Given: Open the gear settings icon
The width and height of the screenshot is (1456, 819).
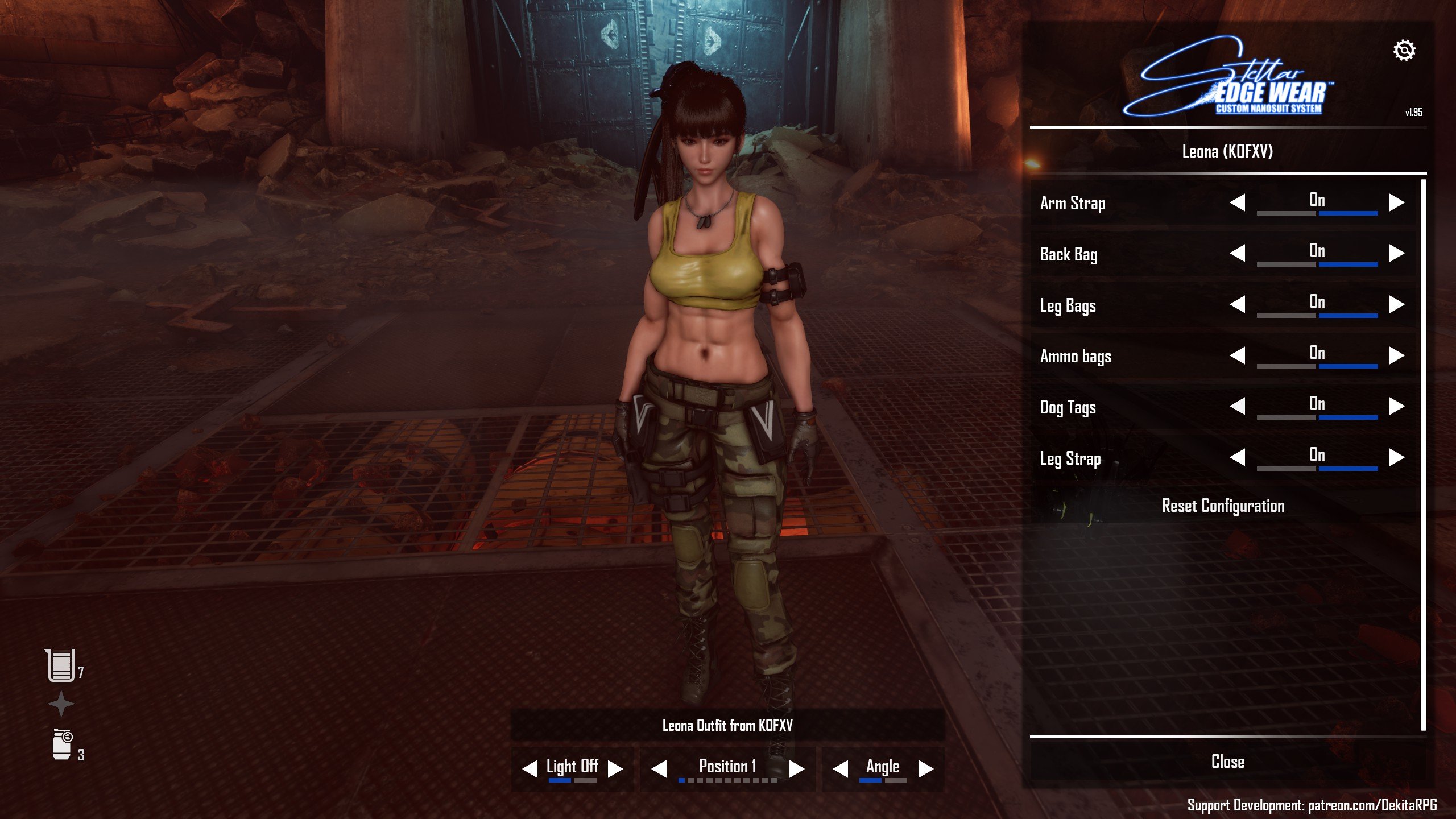Looking at the screenshot, I should point(1404,51).
